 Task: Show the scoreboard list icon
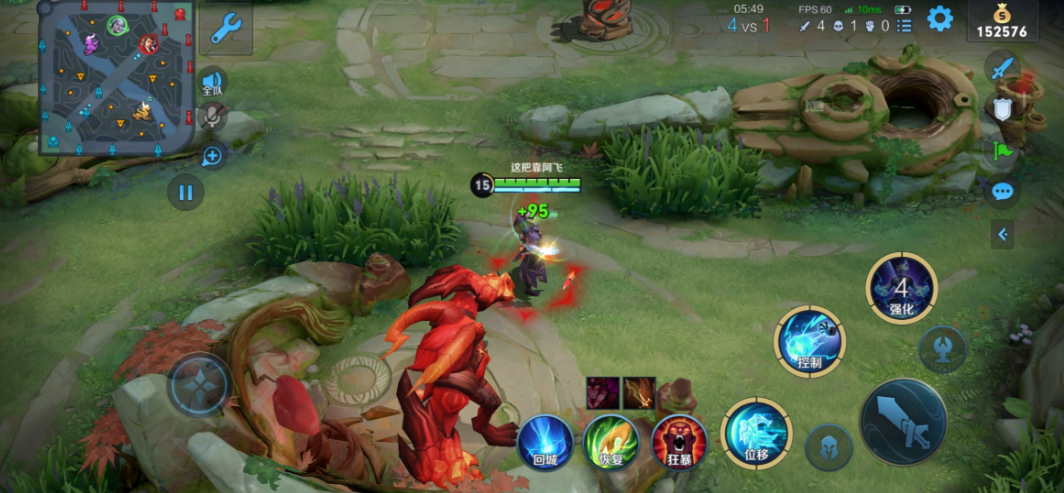coord(904,26)
